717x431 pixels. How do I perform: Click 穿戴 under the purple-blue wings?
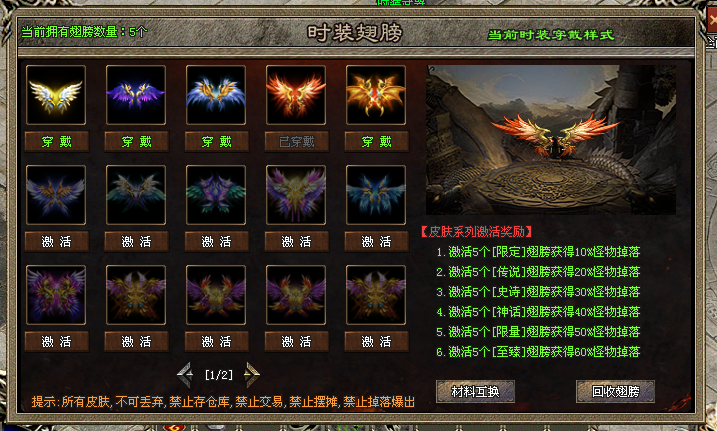(136, 141)
